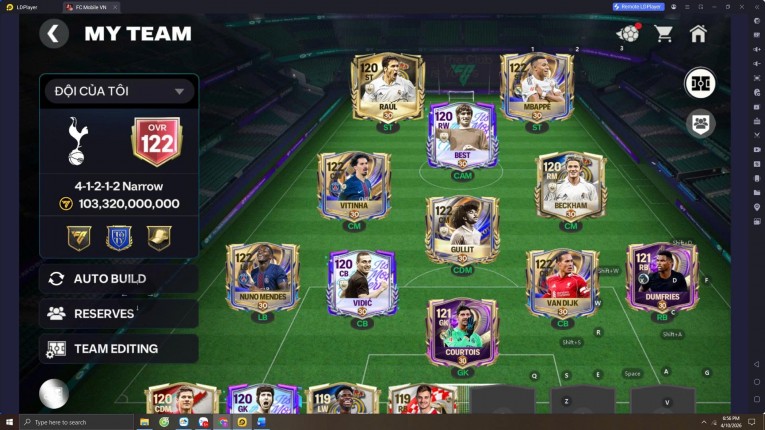The image size is (765, 430).
Task: Select the Mbappe striker card
Action: click(537, 88)
